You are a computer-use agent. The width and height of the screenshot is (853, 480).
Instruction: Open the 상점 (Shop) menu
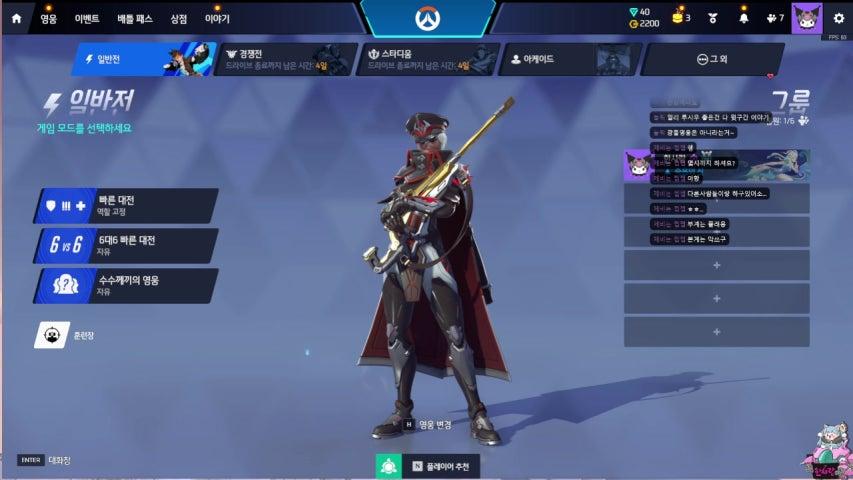pos(178,18)
